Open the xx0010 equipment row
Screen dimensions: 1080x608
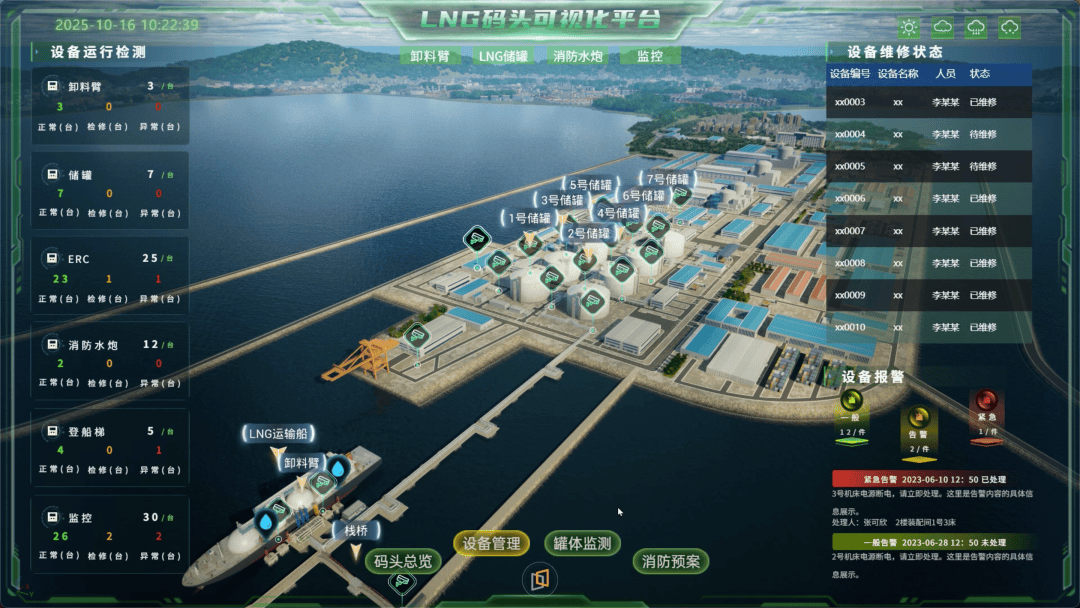[928, 327]
